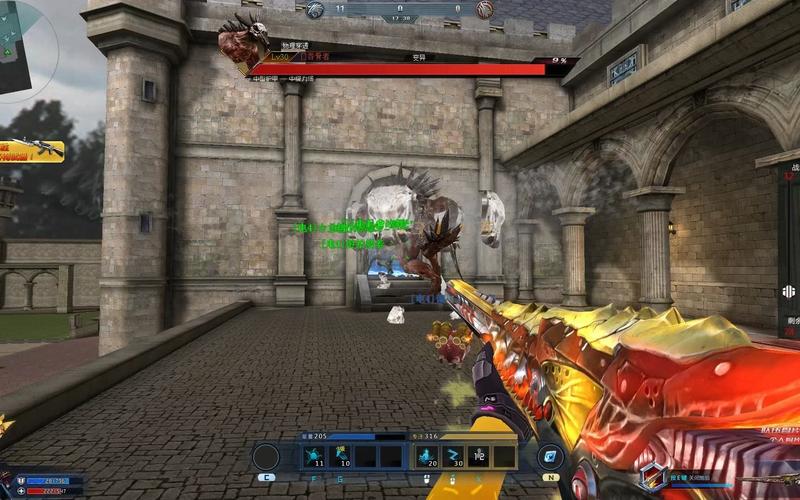Screen dimensions: 800x500
Task: Click the large empty circle slot
Action: (x=266, y=457)
